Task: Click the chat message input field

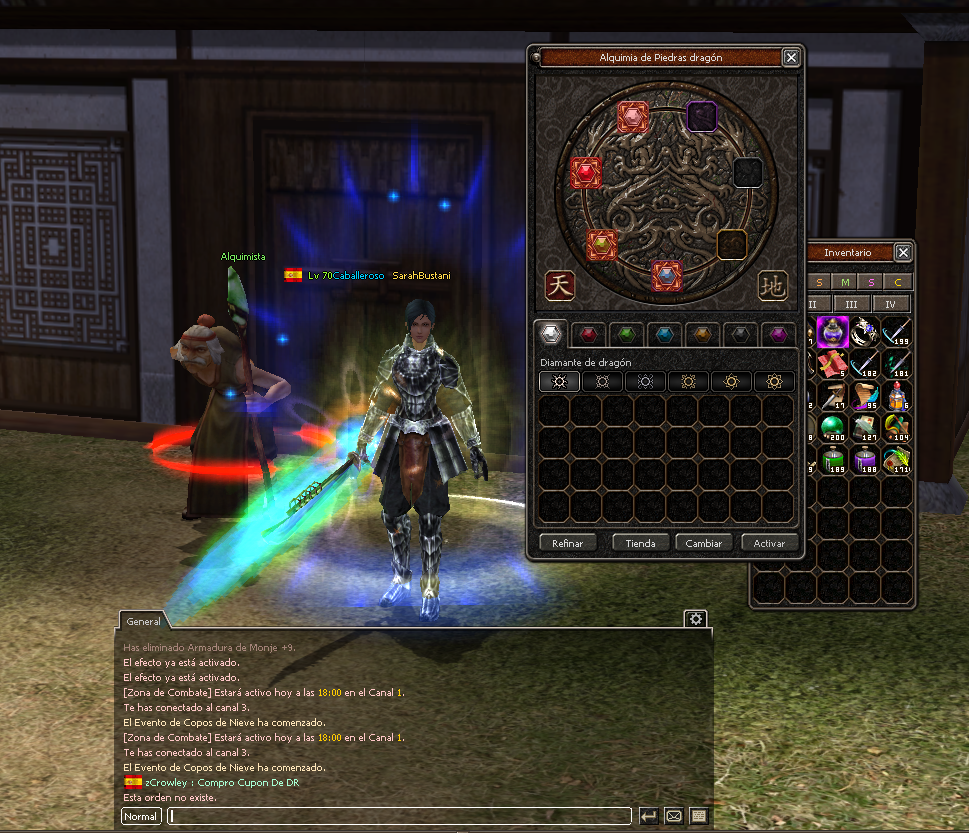Action: (400, 816)
